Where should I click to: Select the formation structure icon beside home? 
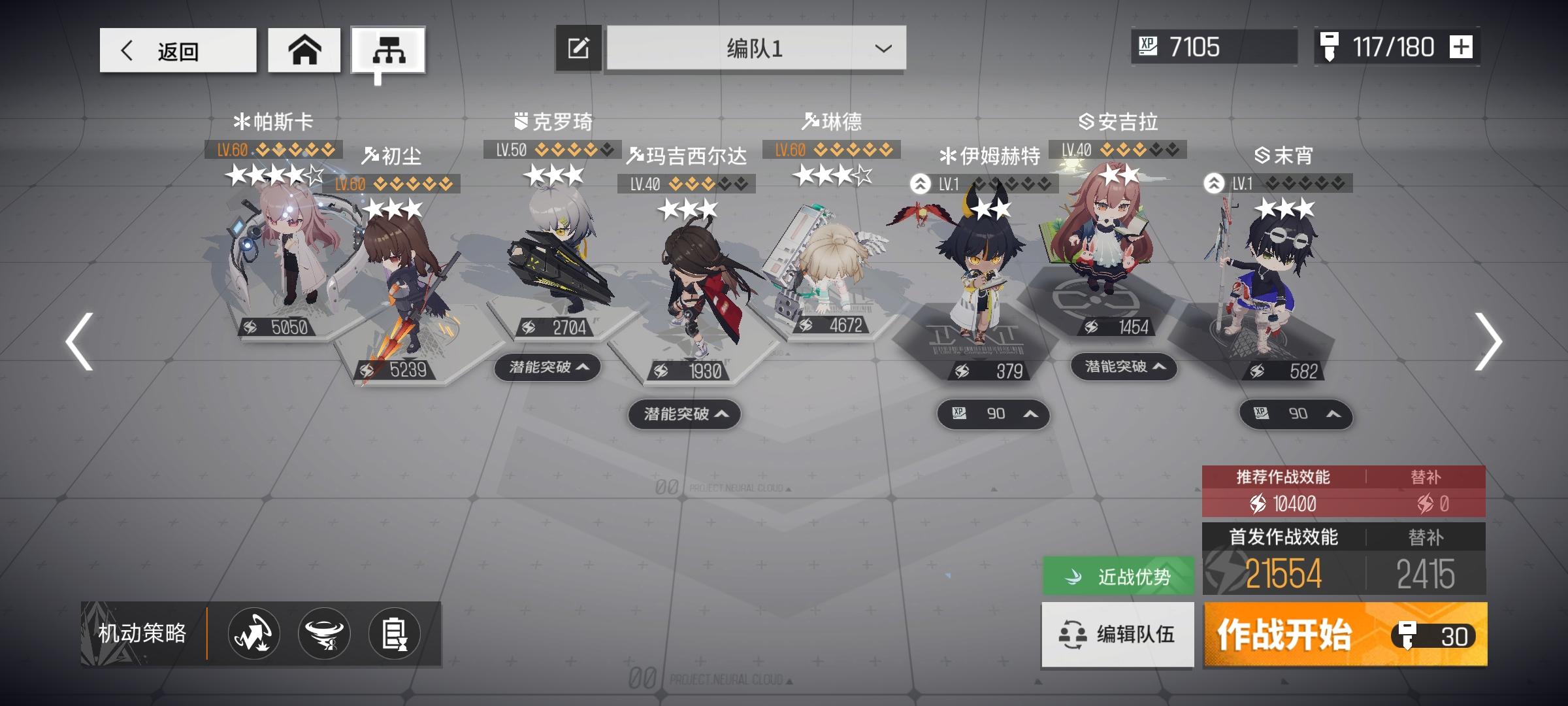[x=391, y=49]
